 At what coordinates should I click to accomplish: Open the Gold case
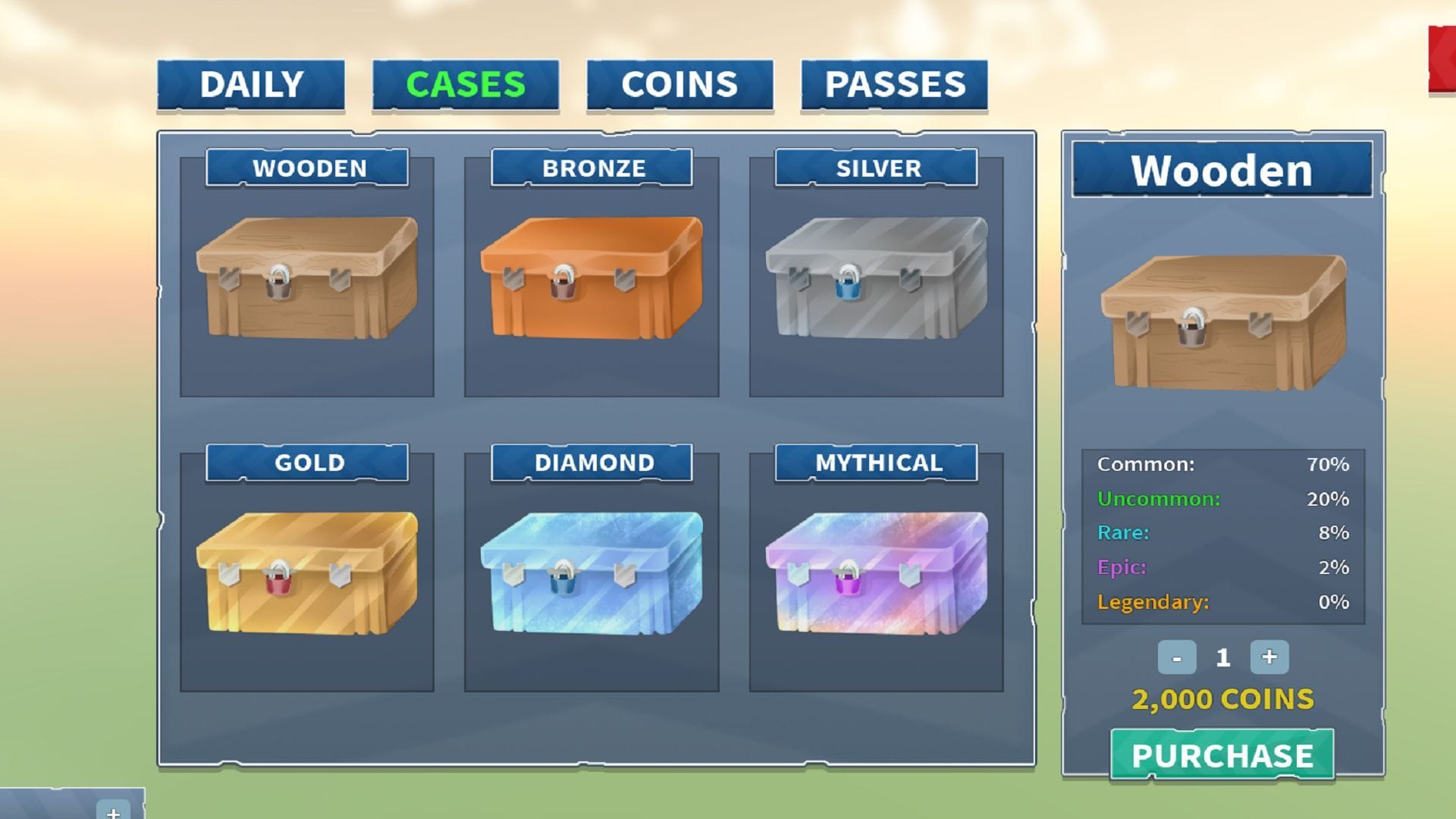click(306, 584)
